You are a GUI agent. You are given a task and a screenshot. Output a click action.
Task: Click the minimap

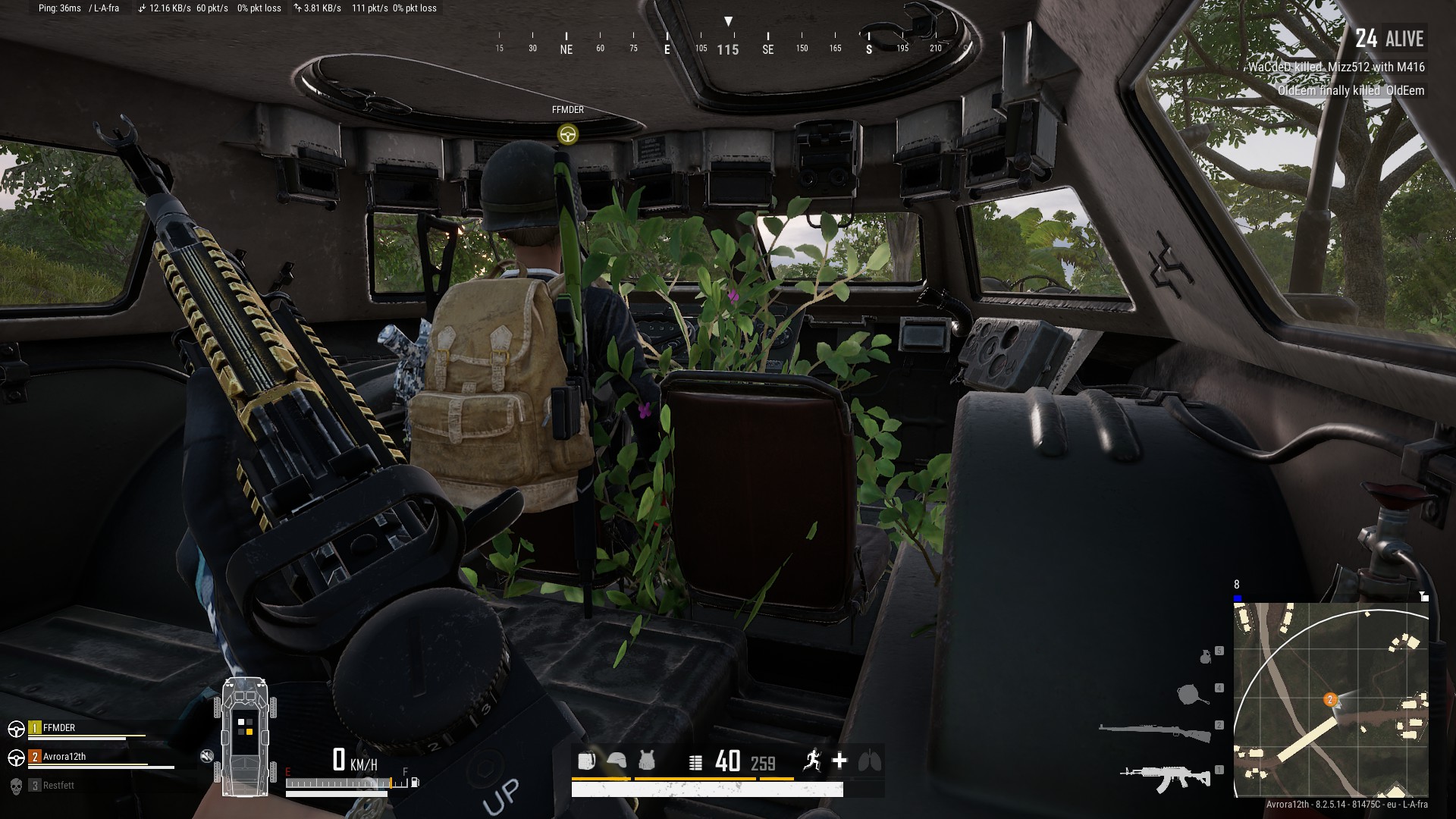(1331, 699)
